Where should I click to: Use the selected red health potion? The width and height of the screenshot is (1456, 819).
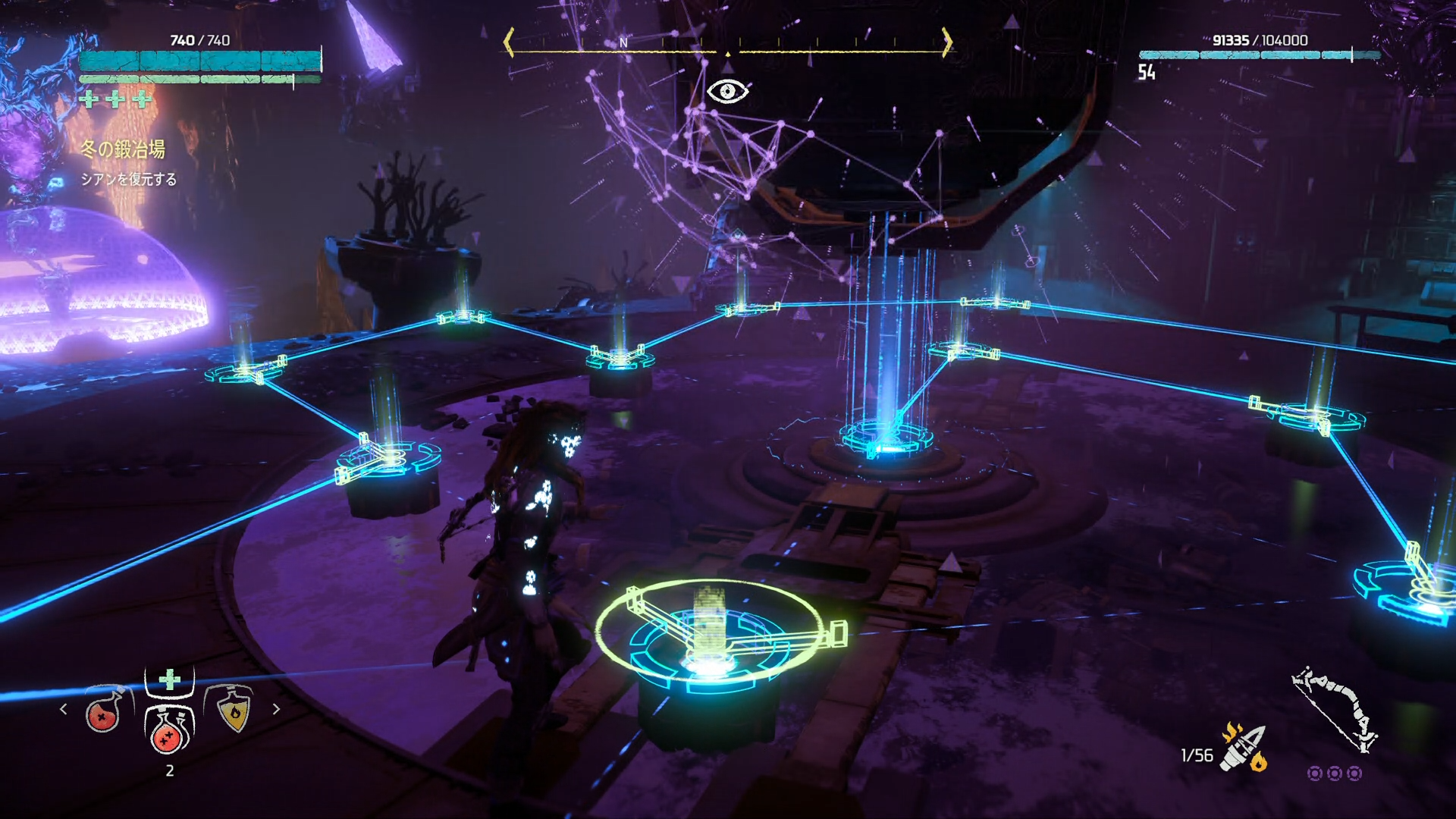169,730
